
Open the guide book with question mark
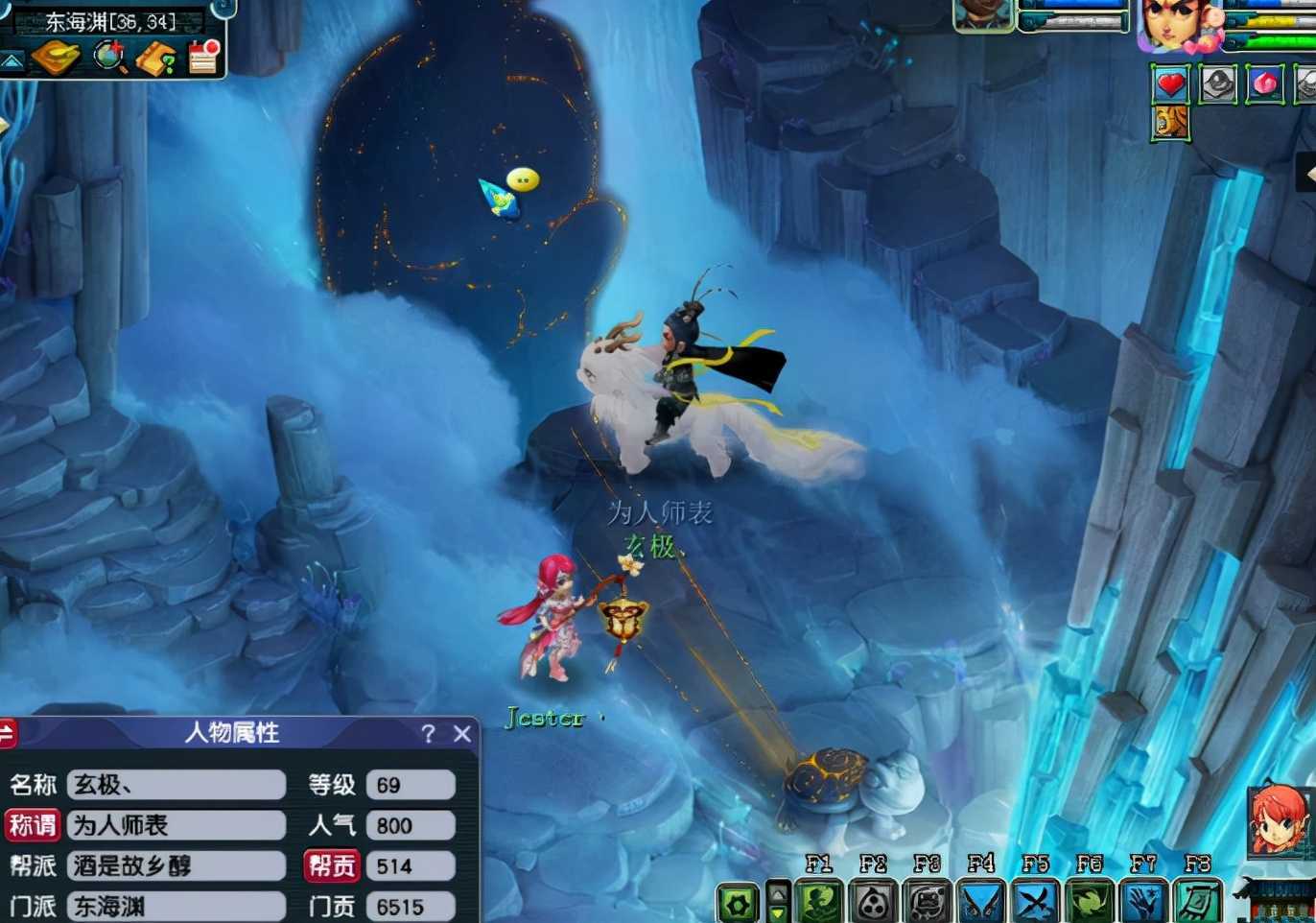click(155, 58)
